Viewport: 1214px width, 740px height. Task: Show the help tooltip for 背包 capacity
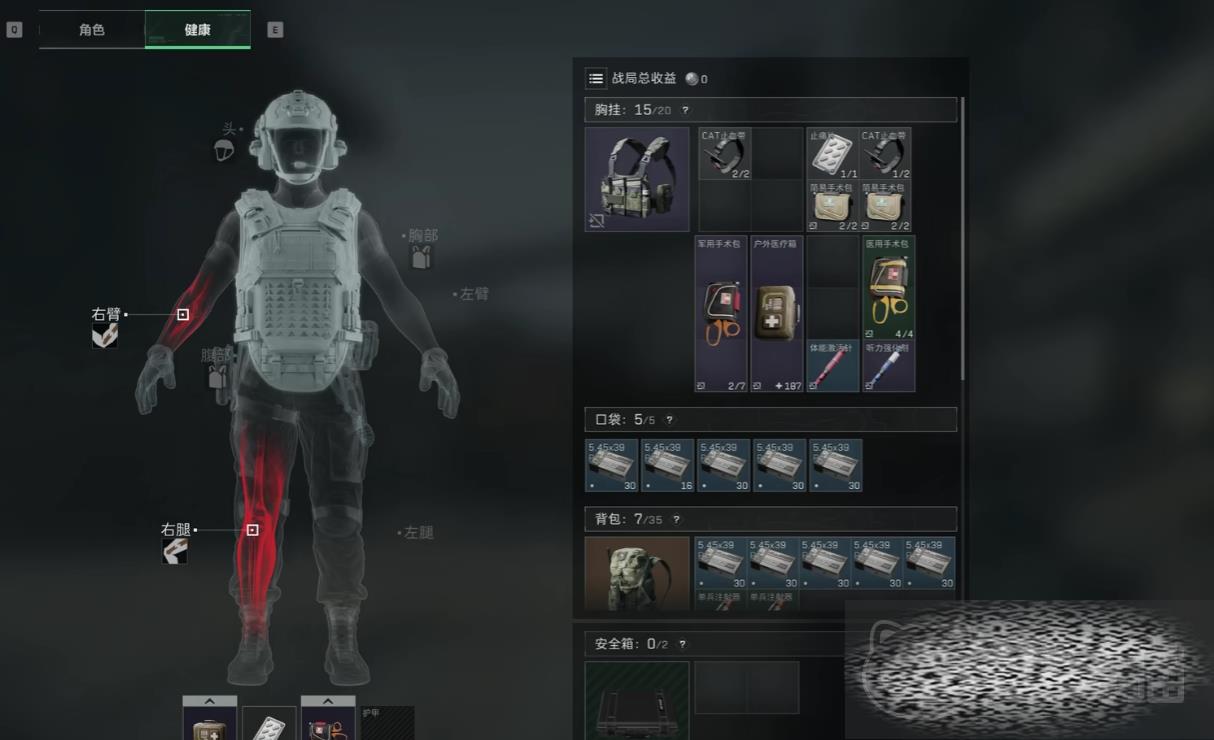[677, 520]
